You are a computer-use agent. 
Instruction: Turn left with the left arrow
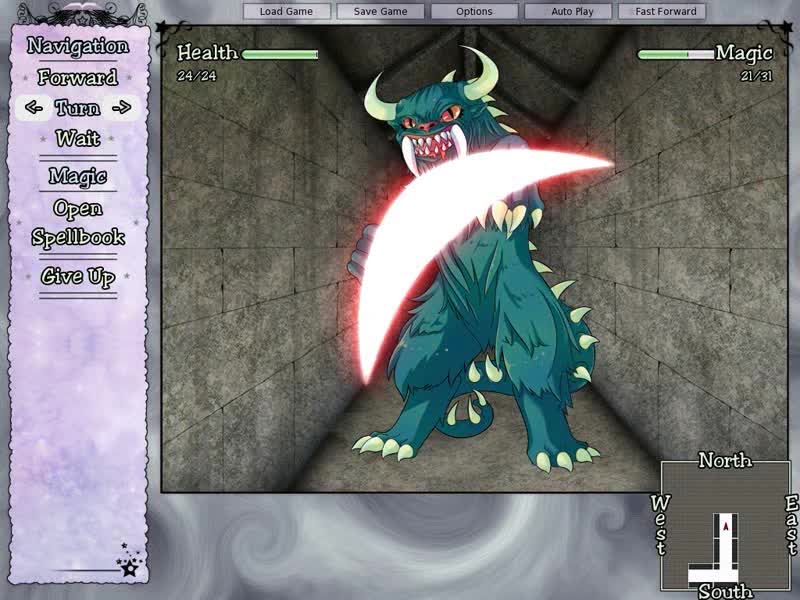point(34,108)
